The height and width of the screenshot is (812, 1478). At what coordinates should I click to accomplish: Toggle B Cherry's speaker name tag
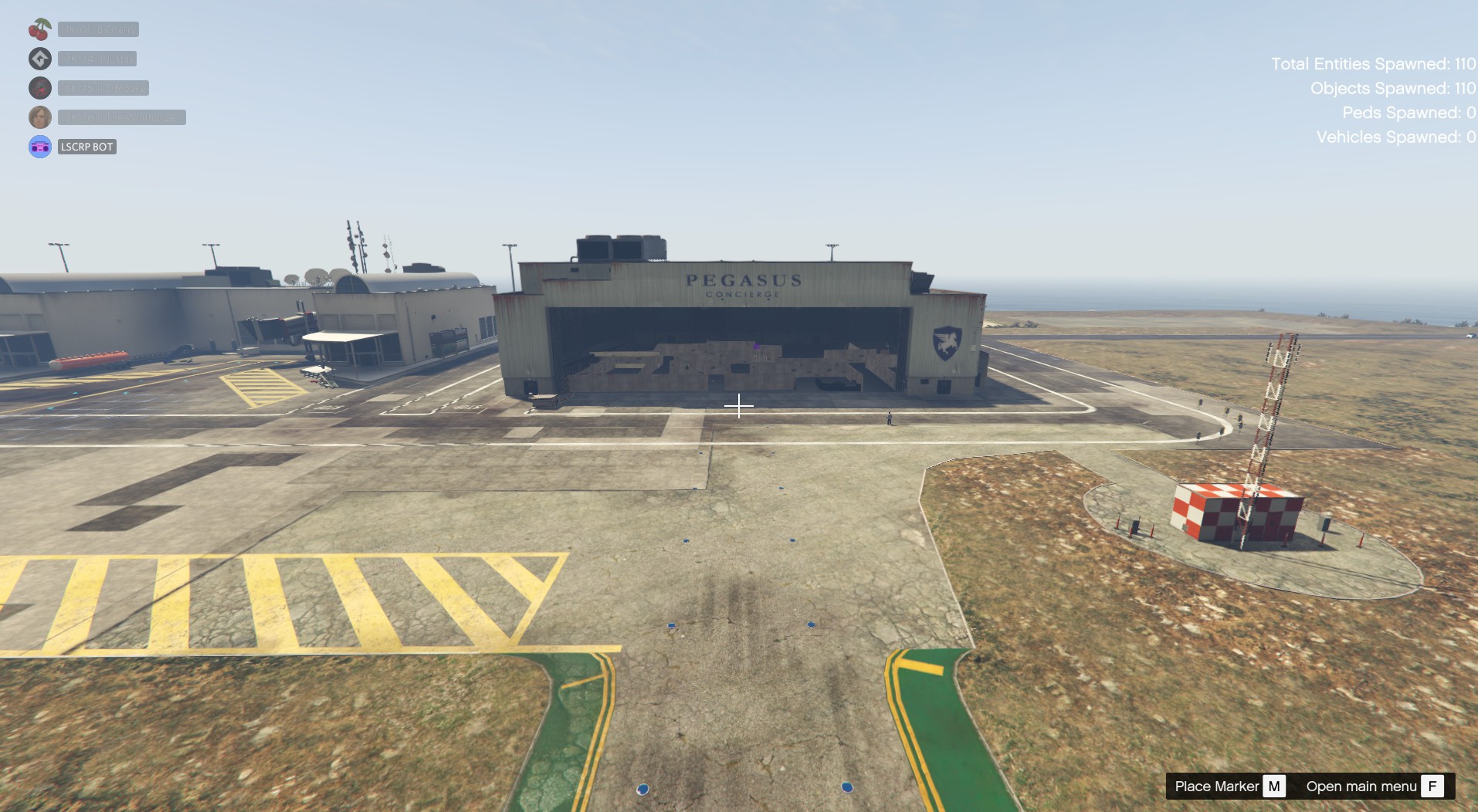pos(99,29)
